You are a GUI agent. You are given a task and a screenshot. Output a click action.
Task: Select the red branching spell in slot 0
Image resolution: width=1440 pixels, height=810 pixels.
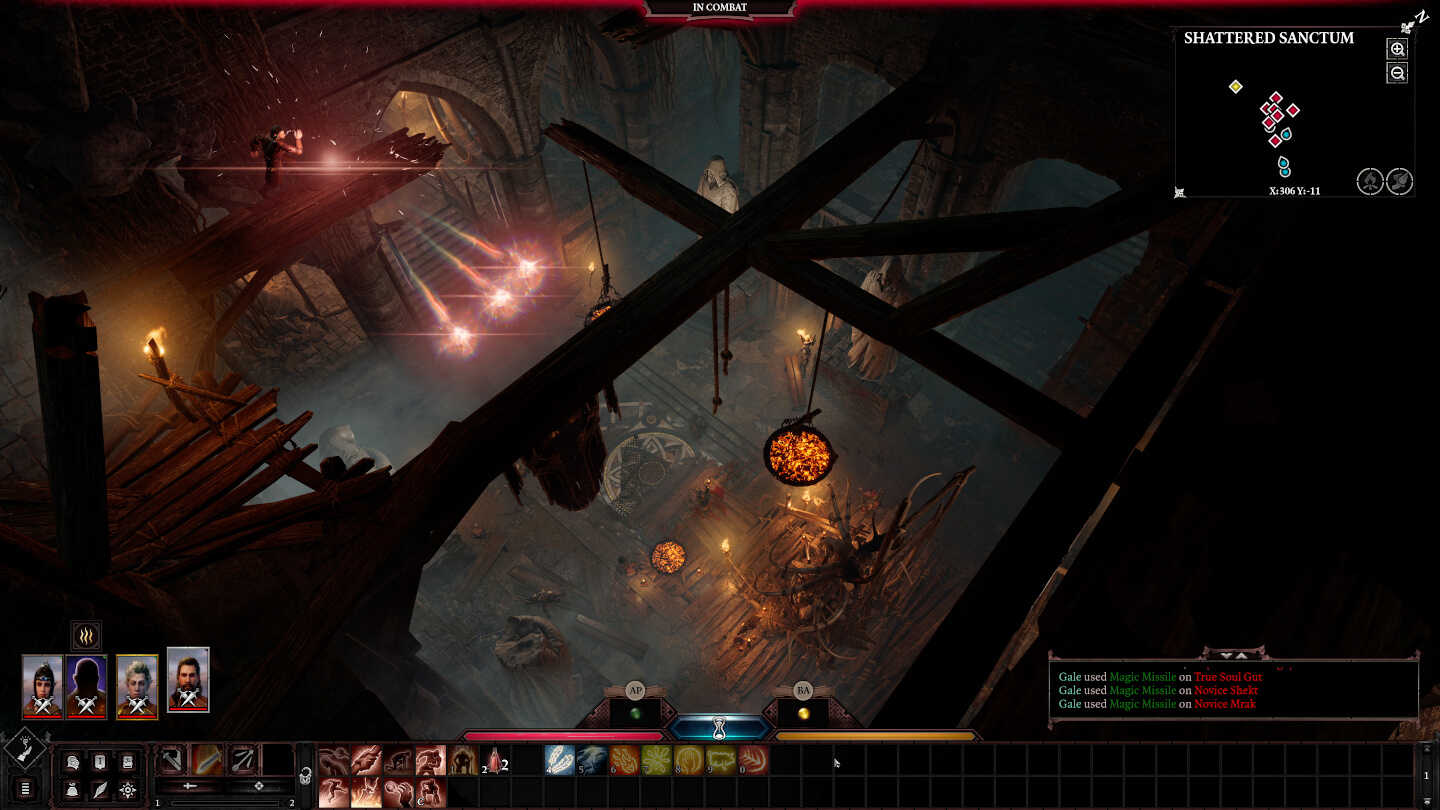point(752,761)
